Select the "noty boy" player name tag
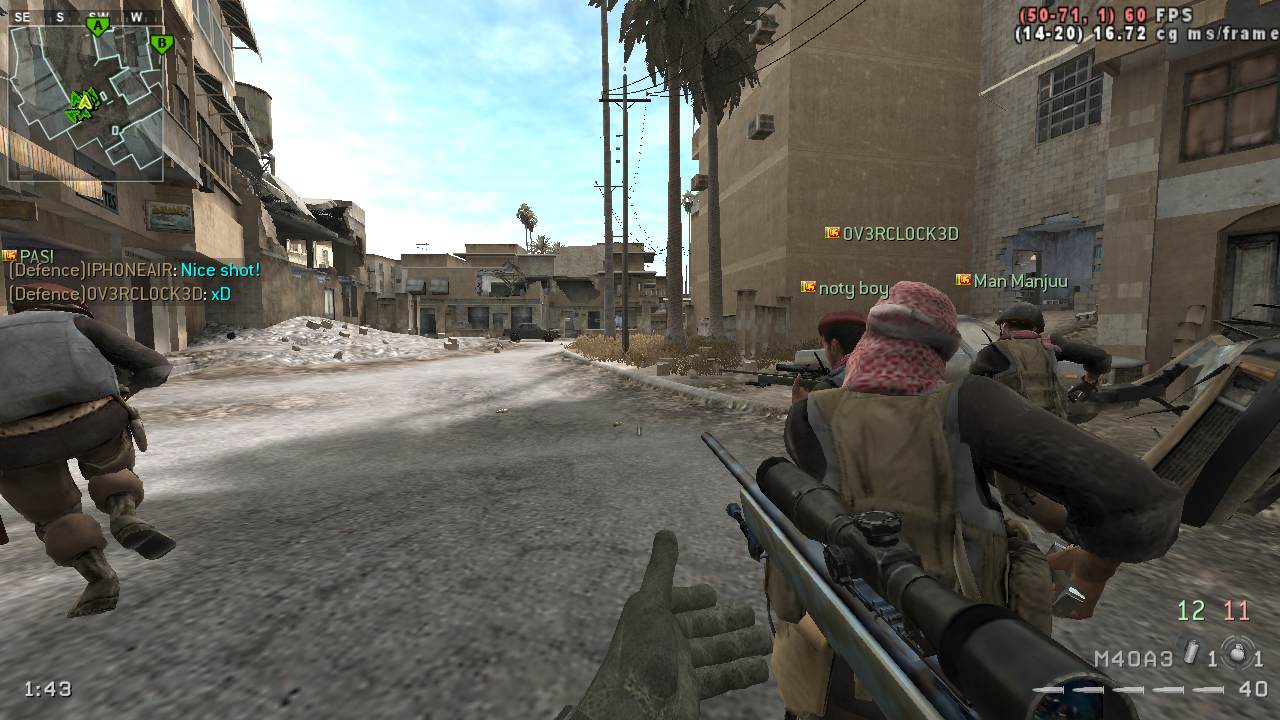 tap(853, 289)
